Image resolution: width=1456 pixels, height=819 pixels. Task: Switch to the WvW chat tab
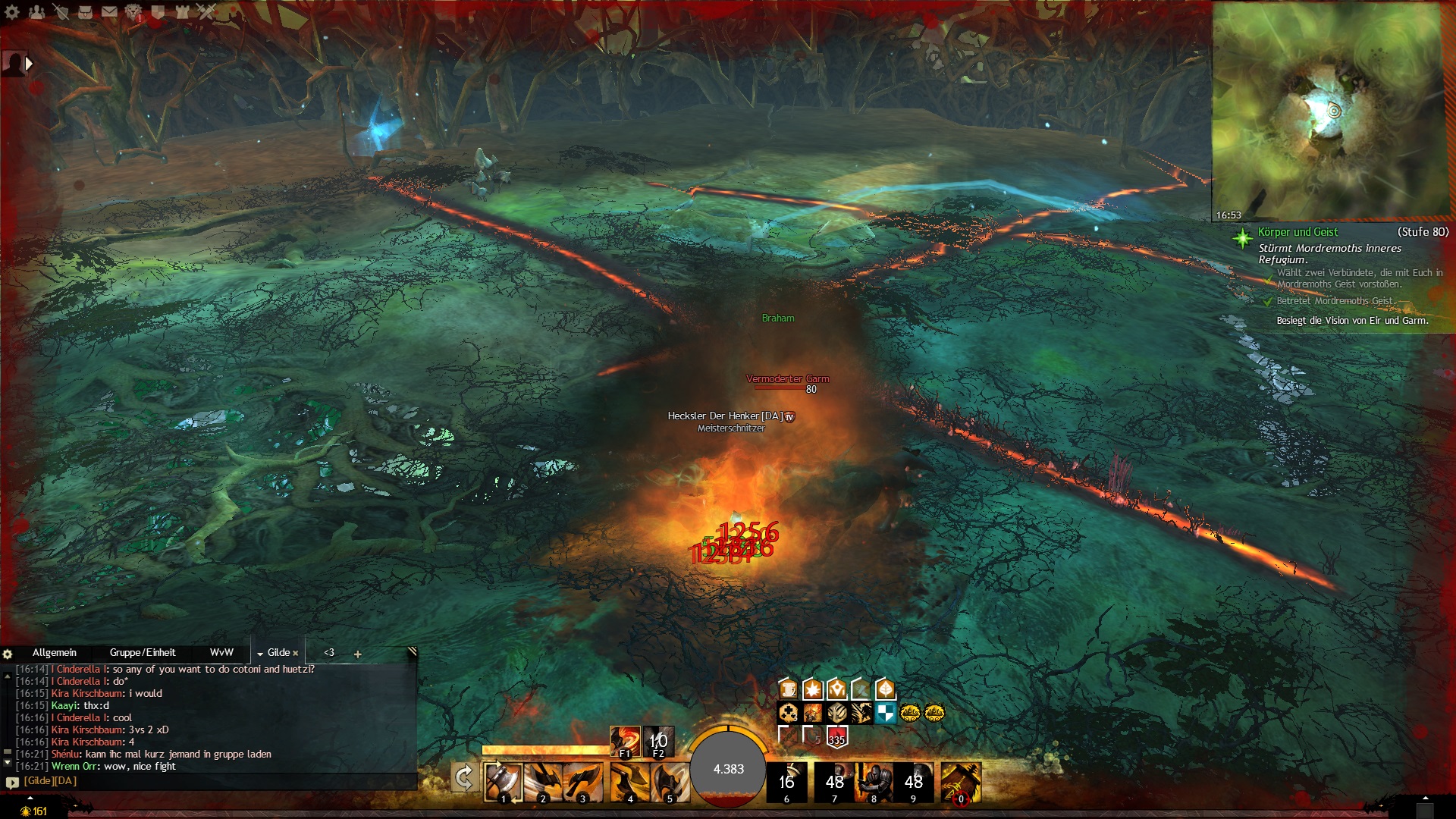[221, 653]
